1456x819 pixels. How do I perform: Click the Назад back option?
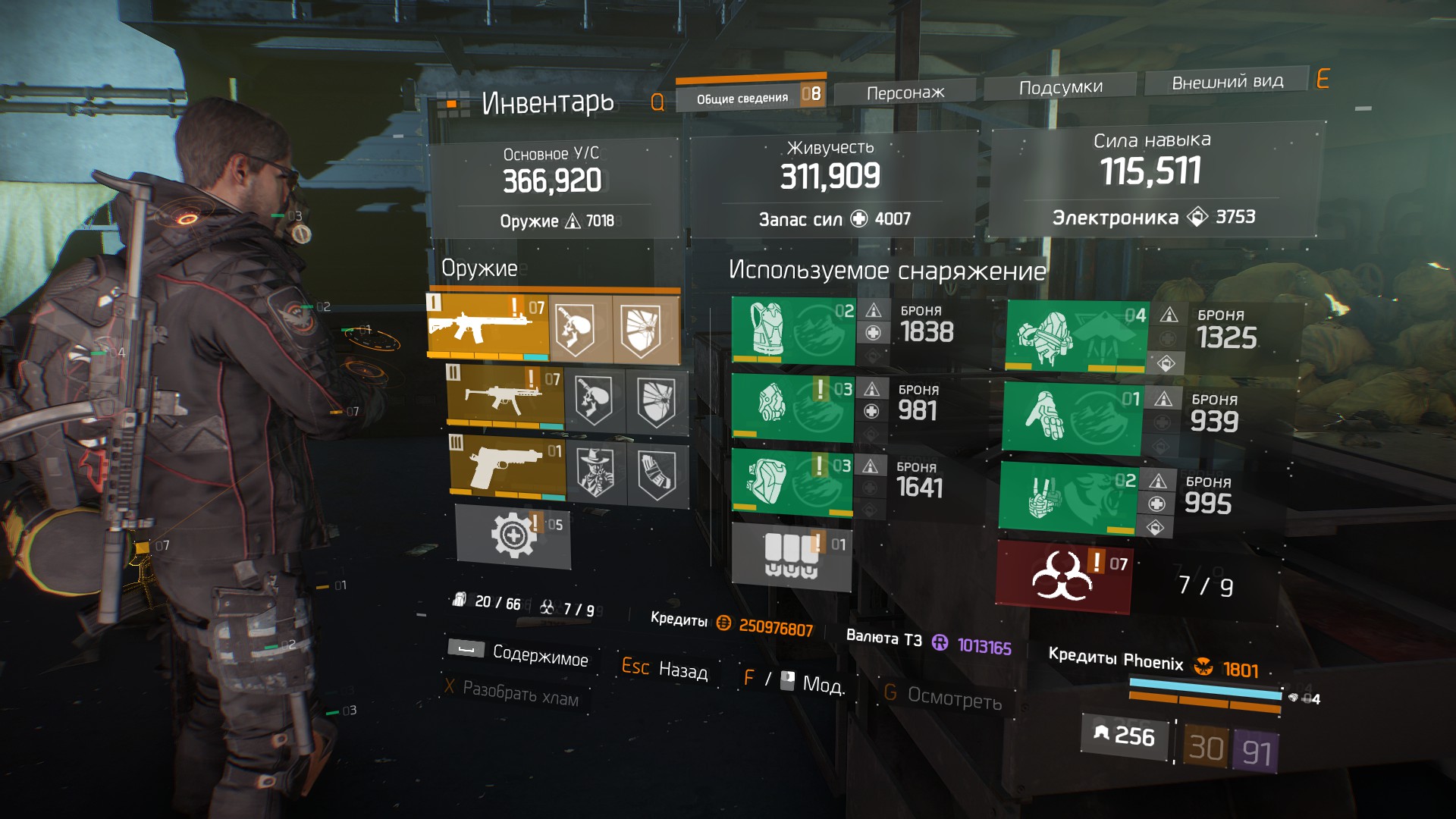[x=682, y=670]
